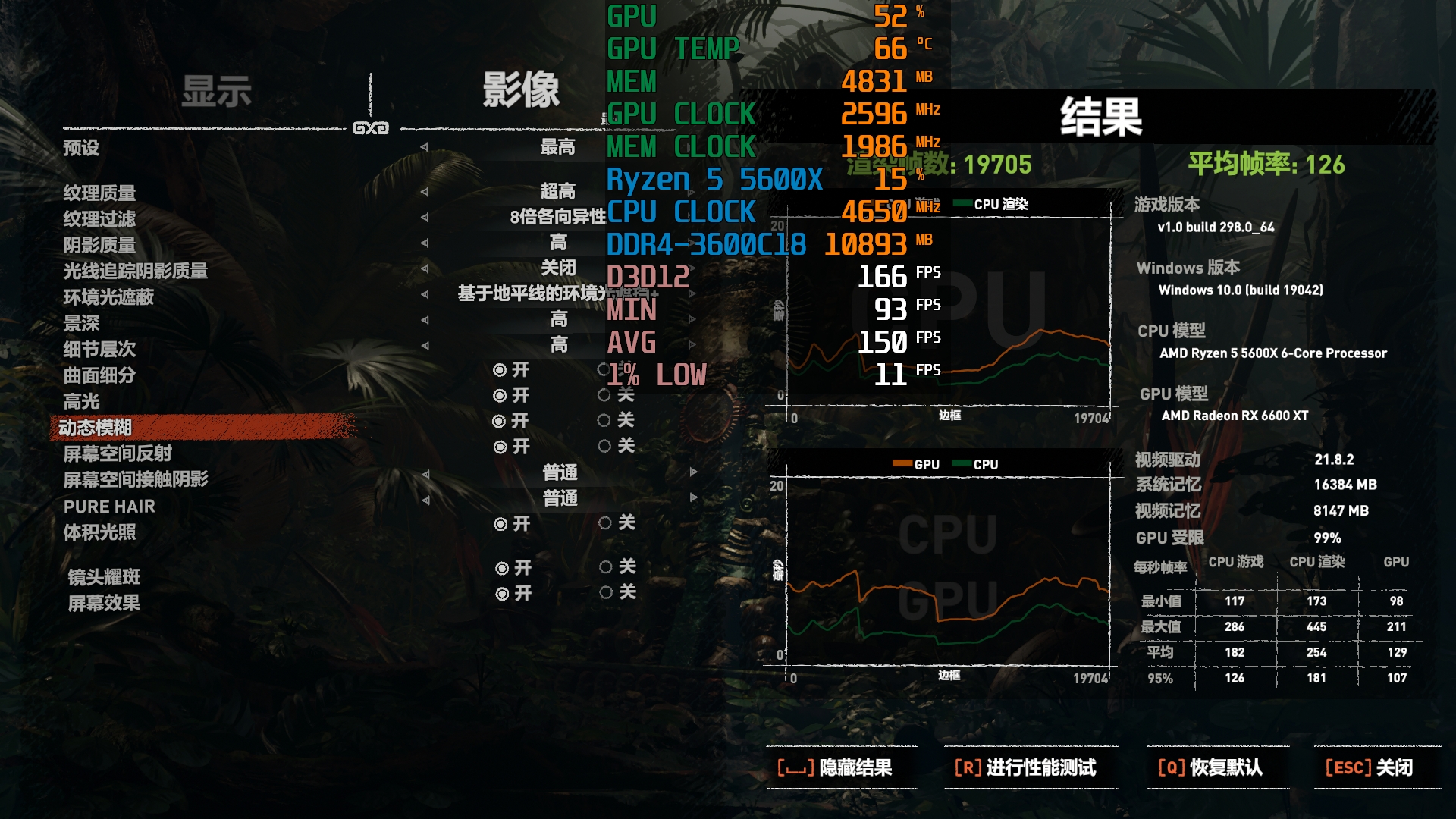Image resolution: width=1456 pixels, height=819 pixels.
Task: Switch to the 影像 tab
Action: 520,90
